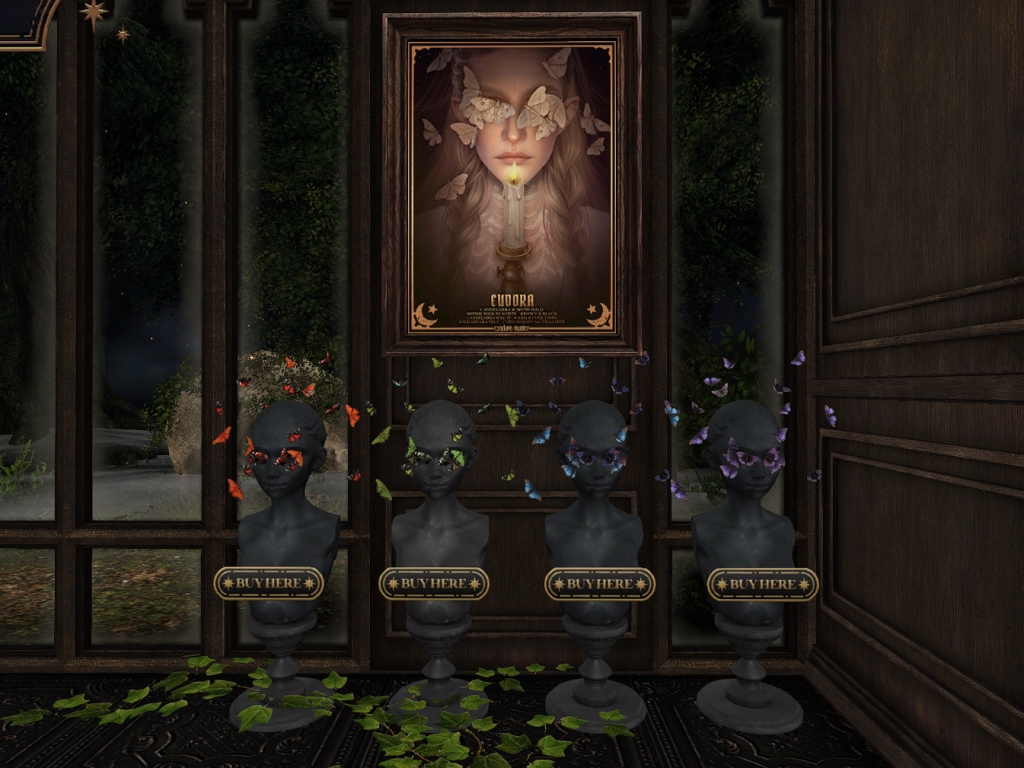Viewport: 1024px width, 768px height.
Task: Activate BUY HERE on the purple butterfly bust
Action: coord(762,584)
